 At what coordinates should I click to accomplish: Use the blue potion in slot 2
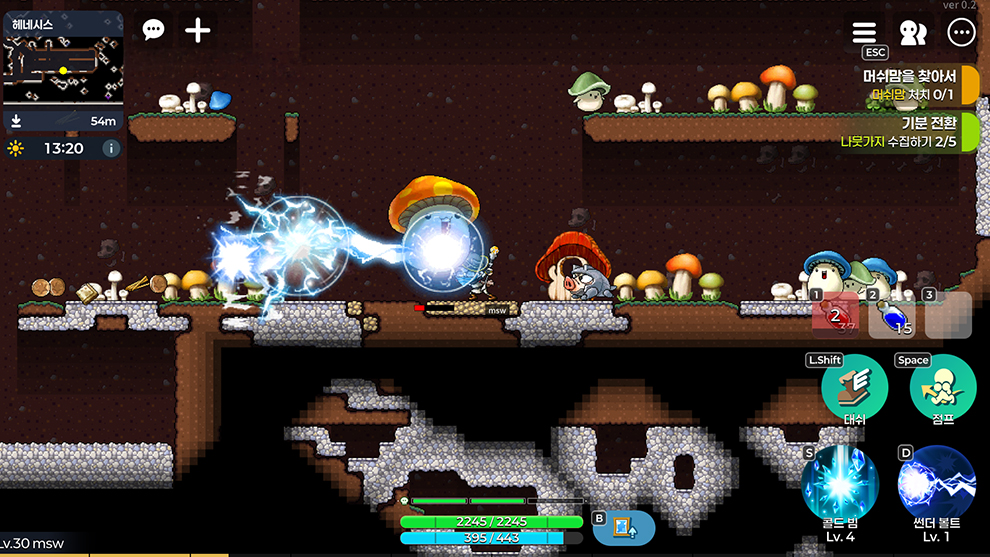(891, 314)
